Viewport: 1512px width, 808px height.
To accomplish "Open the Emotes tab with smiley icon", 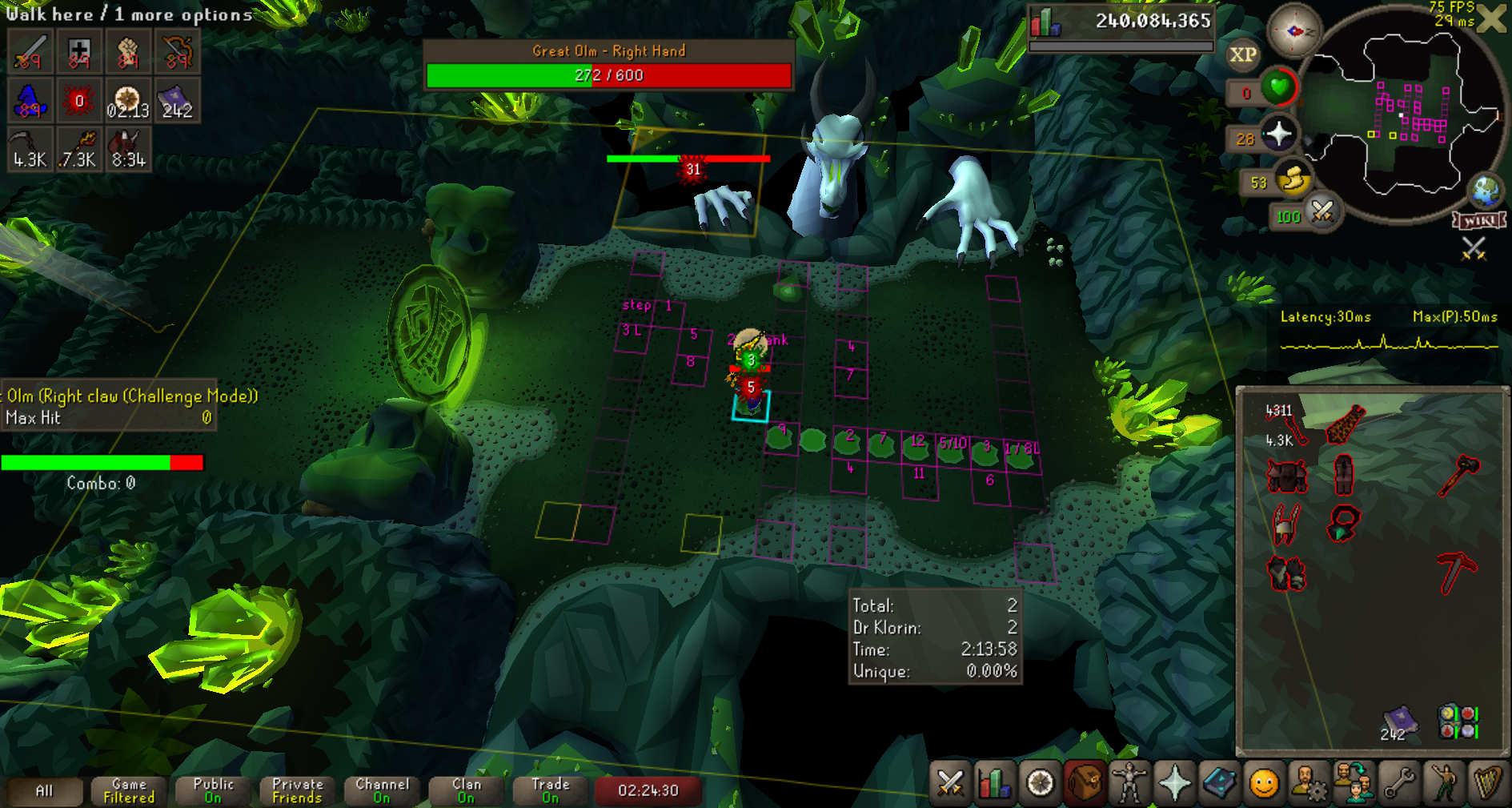I will click(1264, 783).
